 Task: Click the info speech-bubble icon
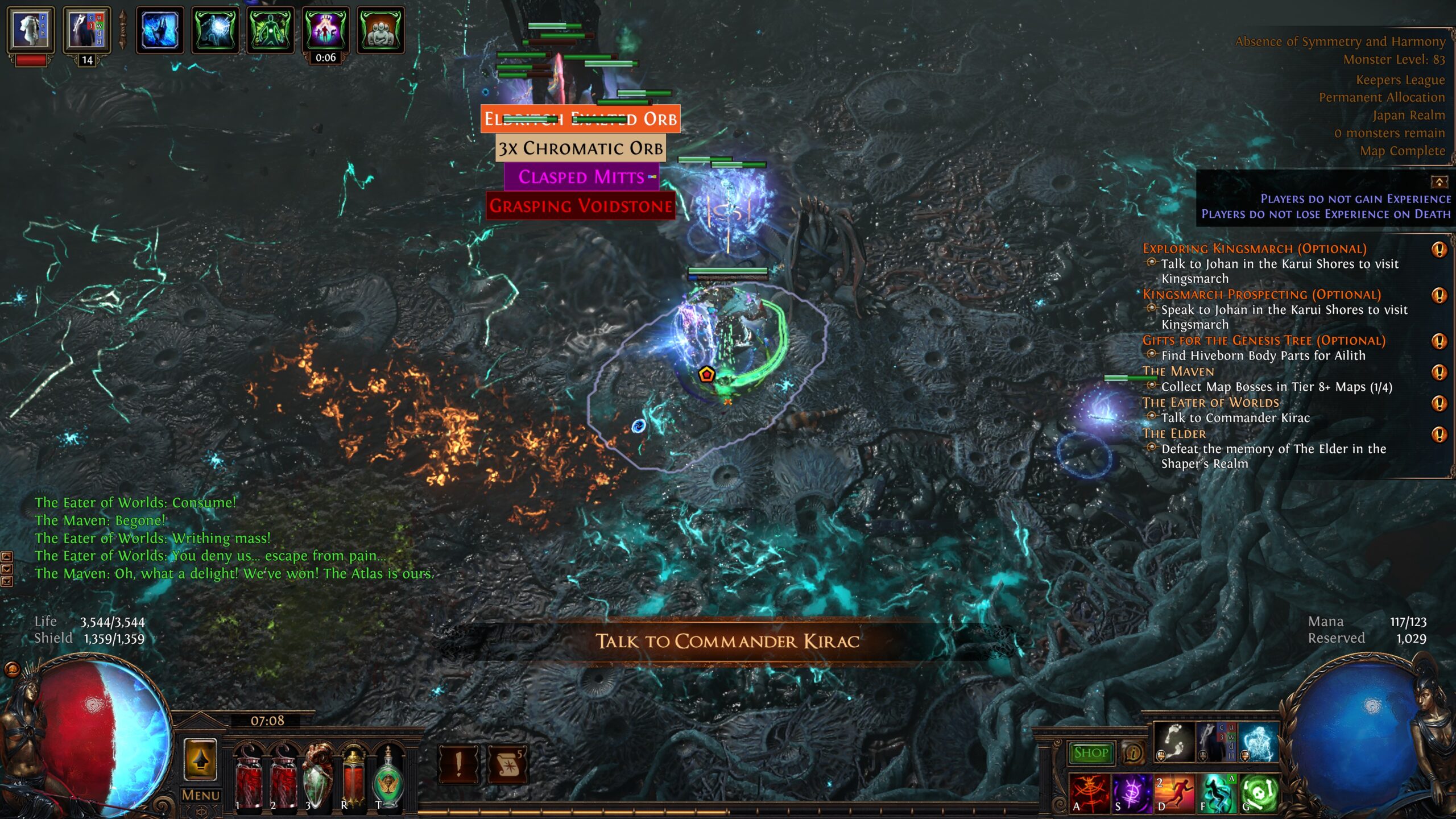pos(1132,753)
